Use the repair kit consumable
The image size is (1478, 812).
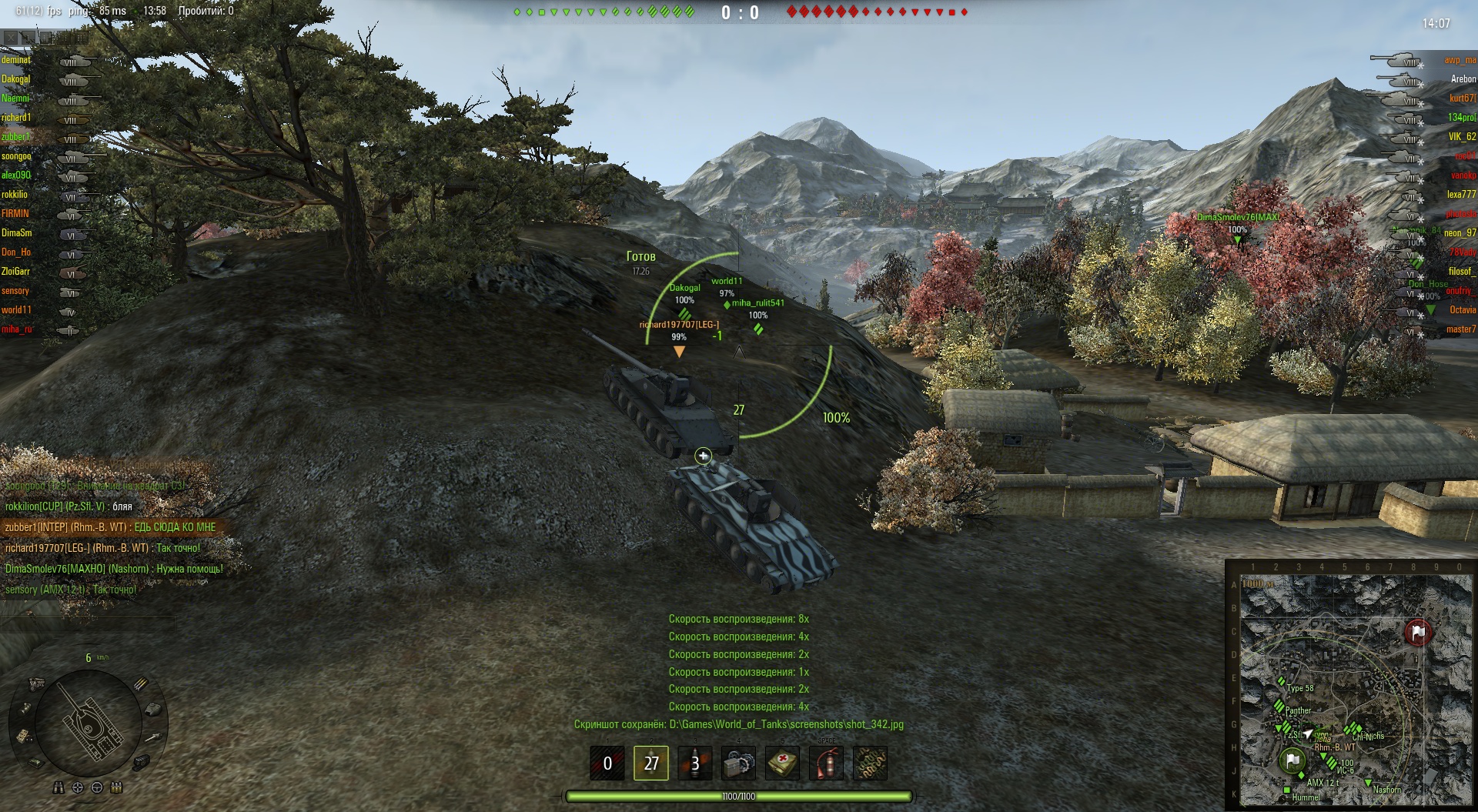[x=739, y=763]
